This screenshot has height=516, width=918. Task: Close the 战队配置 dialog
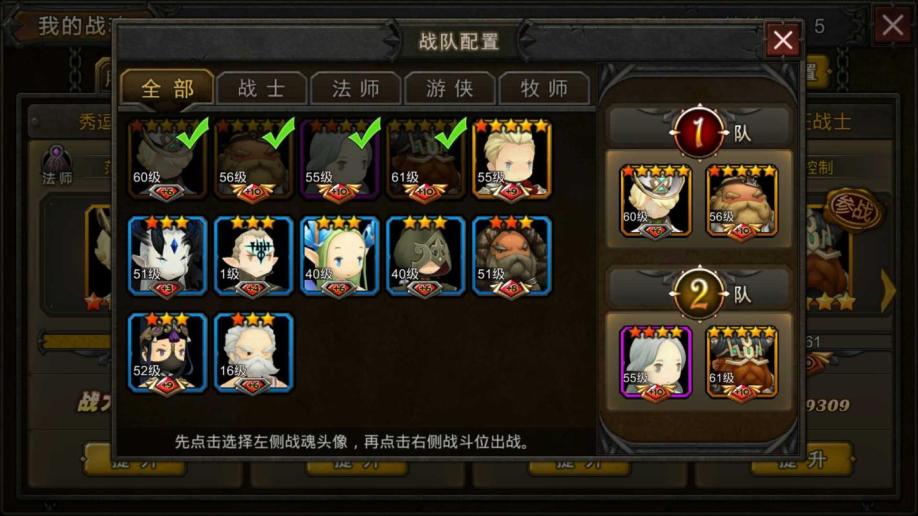[x=782, y=40]
